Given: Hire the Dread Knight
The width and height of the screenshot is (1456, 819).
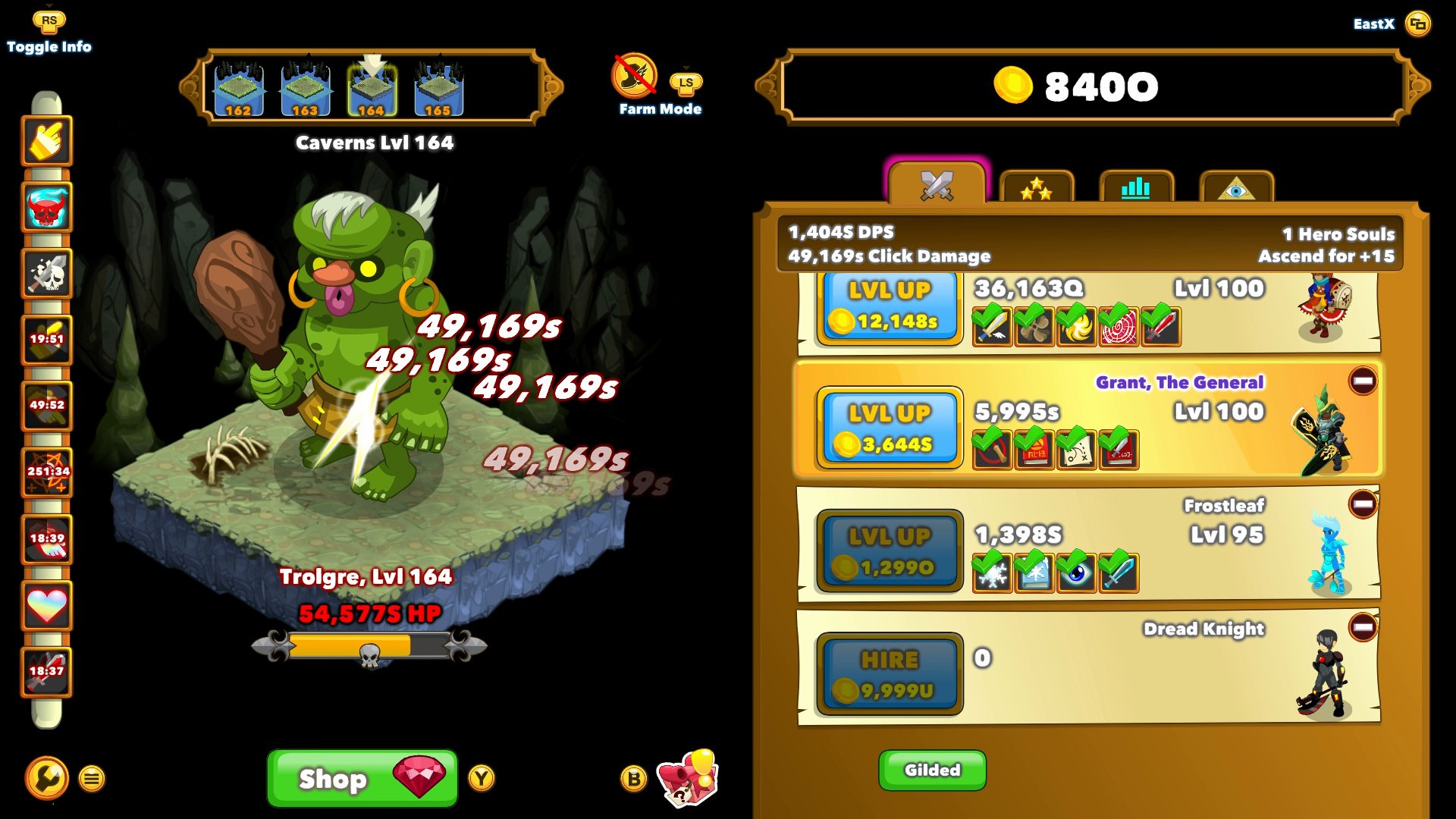Looking at the screenshot, I should [889, 674].
